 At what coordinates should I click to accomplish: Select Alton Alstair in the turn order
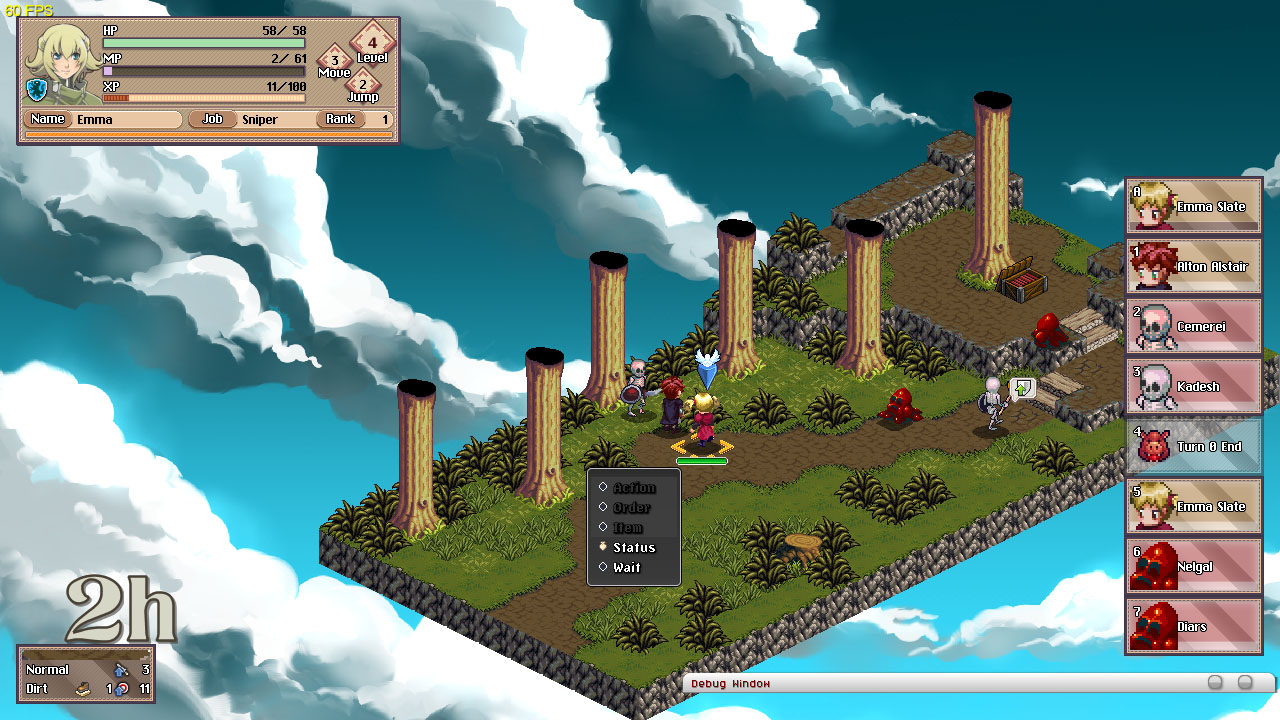1194,267
